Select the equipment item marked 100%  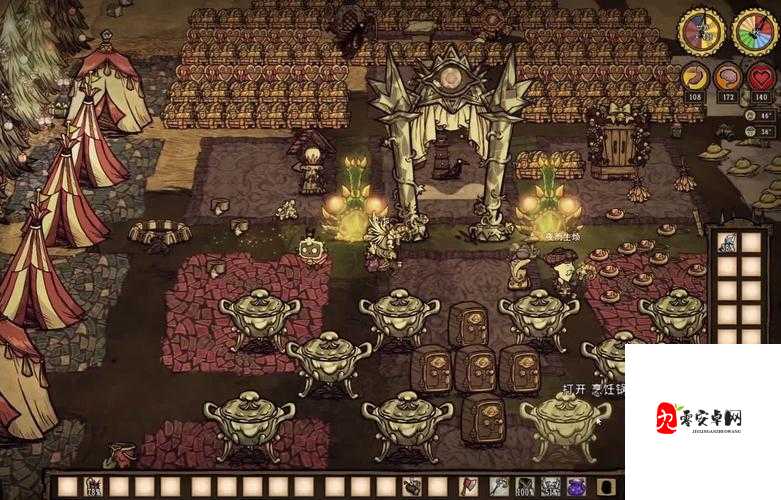coord(524,486)
